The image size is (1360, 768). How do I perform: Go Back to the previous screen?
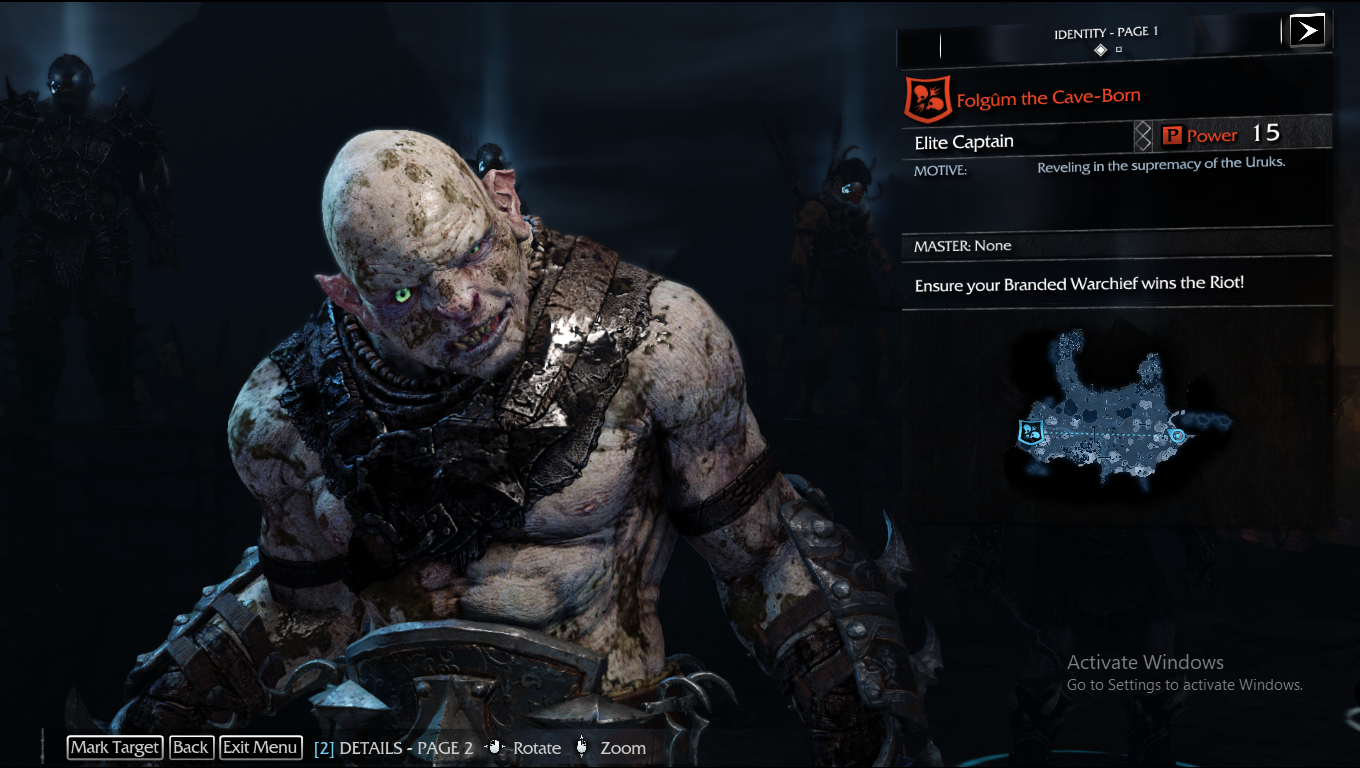click(190, 747)
